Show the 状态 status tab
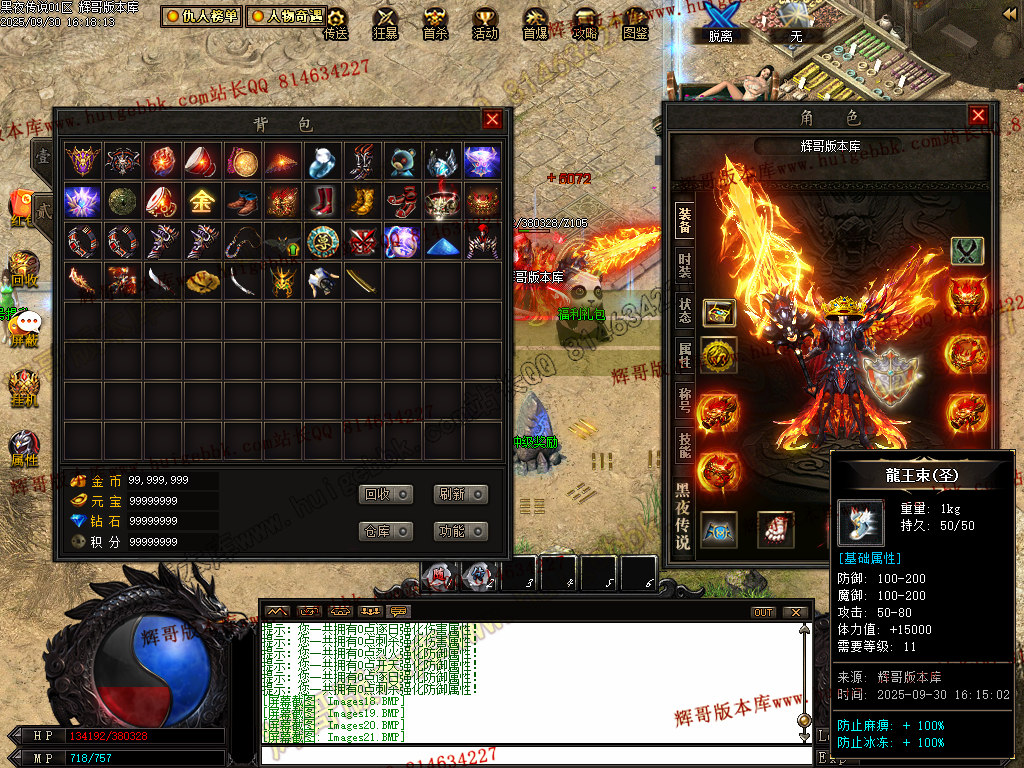Image resolution: width=1024 pixels, height=768 pixels. click(684, 310)
